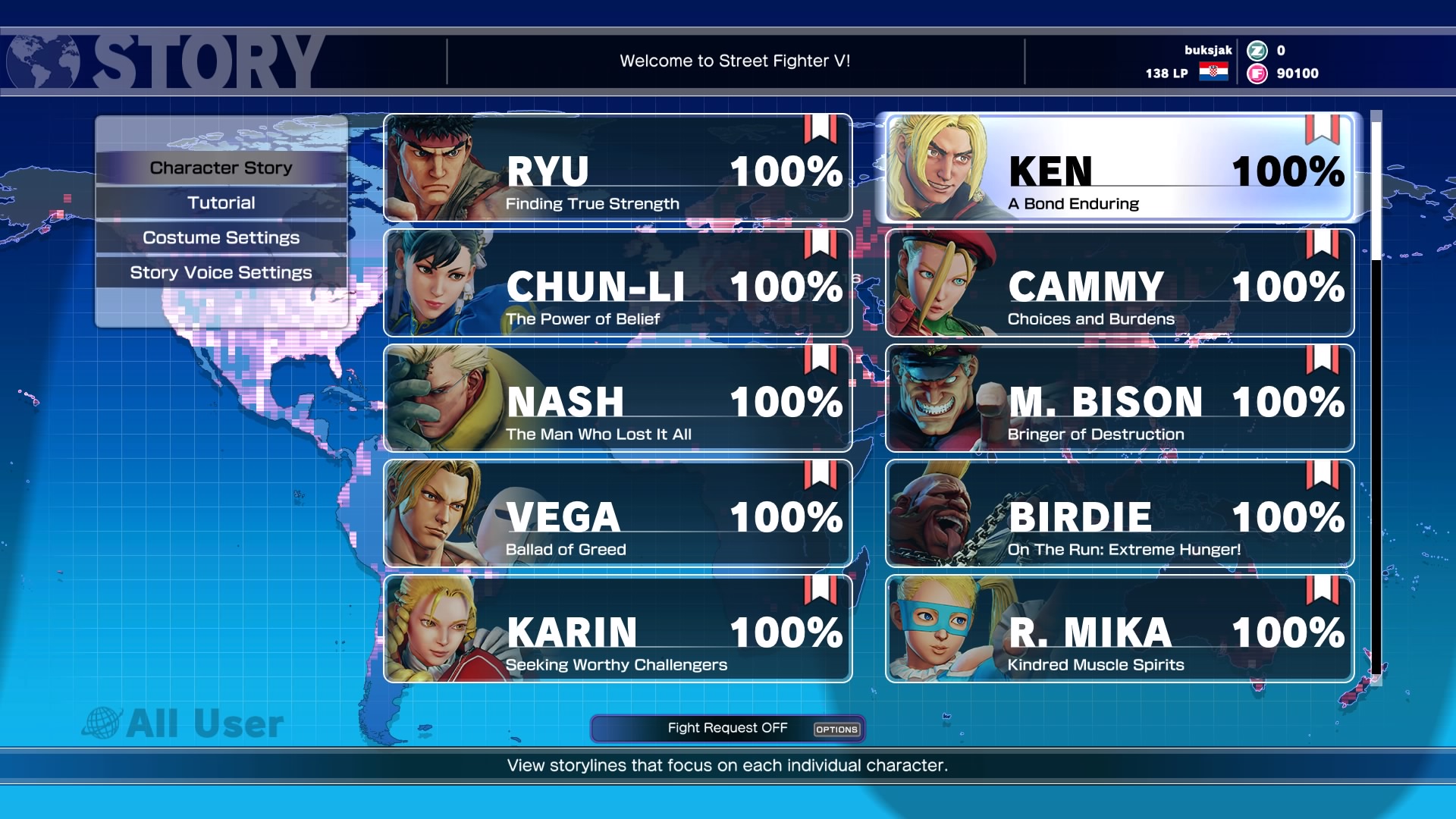Open Birdie's story On The Run
This screenshot has width=1456, height=819.
click(1119, 514)
